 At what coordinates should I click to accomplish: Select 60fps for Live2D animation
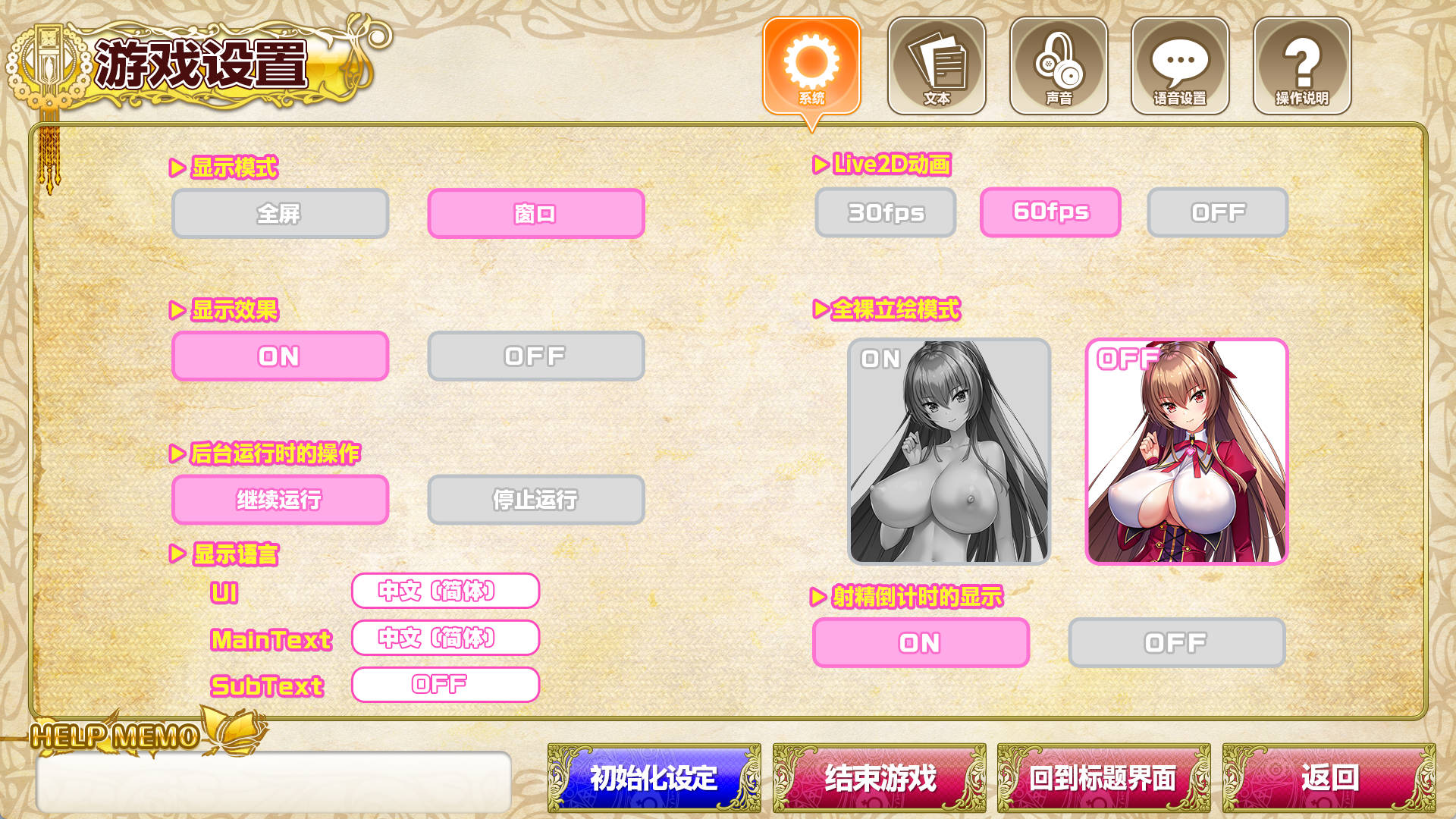point(1051,212)
